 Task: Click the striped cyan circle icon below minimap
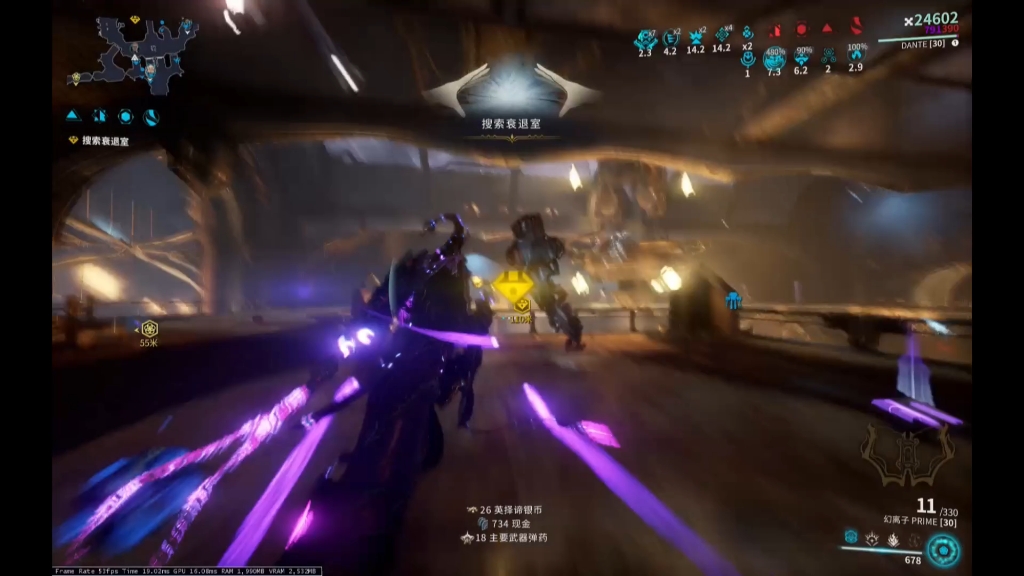152,116
